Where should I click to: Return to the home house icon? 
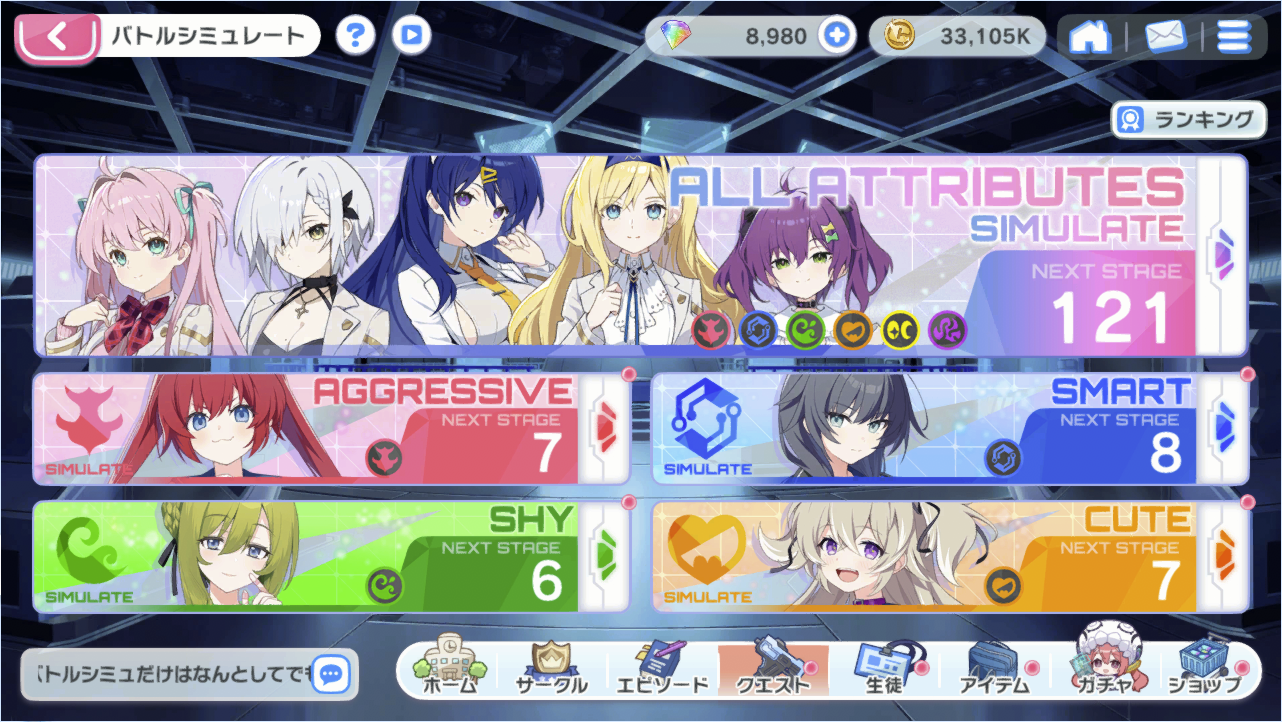(1090, 38)
